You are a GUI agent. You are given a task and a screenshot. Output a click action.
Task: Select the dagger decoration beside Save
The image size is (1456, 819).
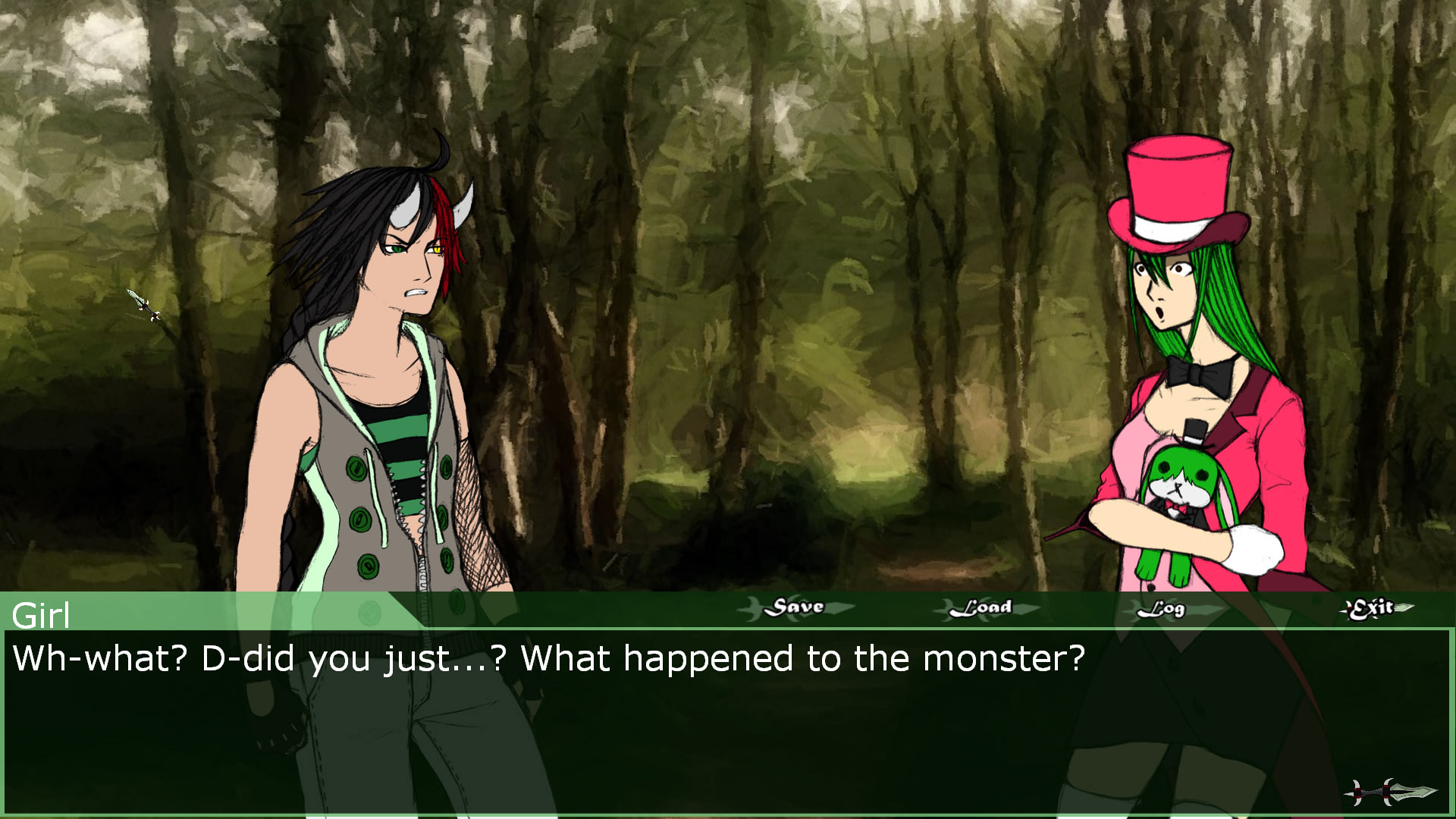coord(755,607)
